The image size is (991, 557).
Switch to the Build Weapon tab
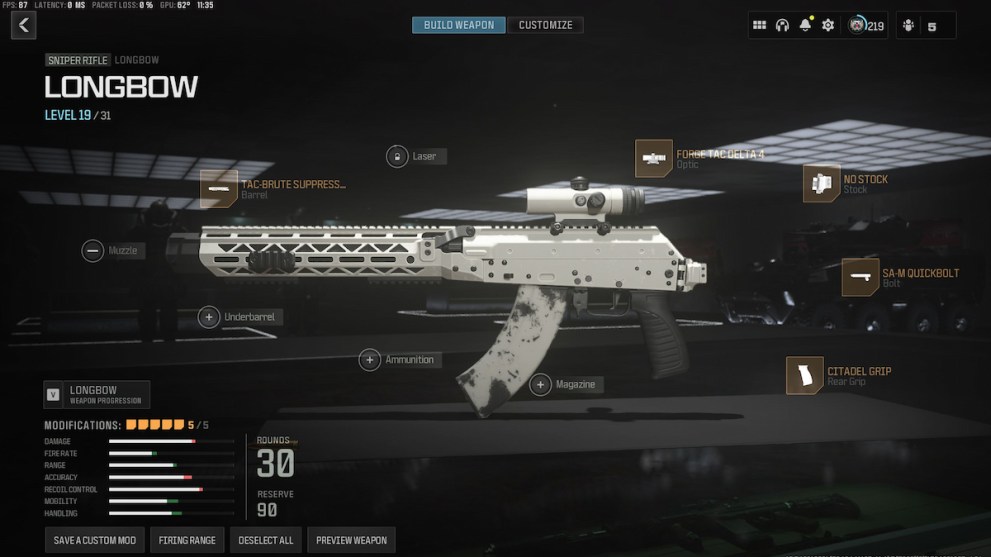tap(459, 25)
